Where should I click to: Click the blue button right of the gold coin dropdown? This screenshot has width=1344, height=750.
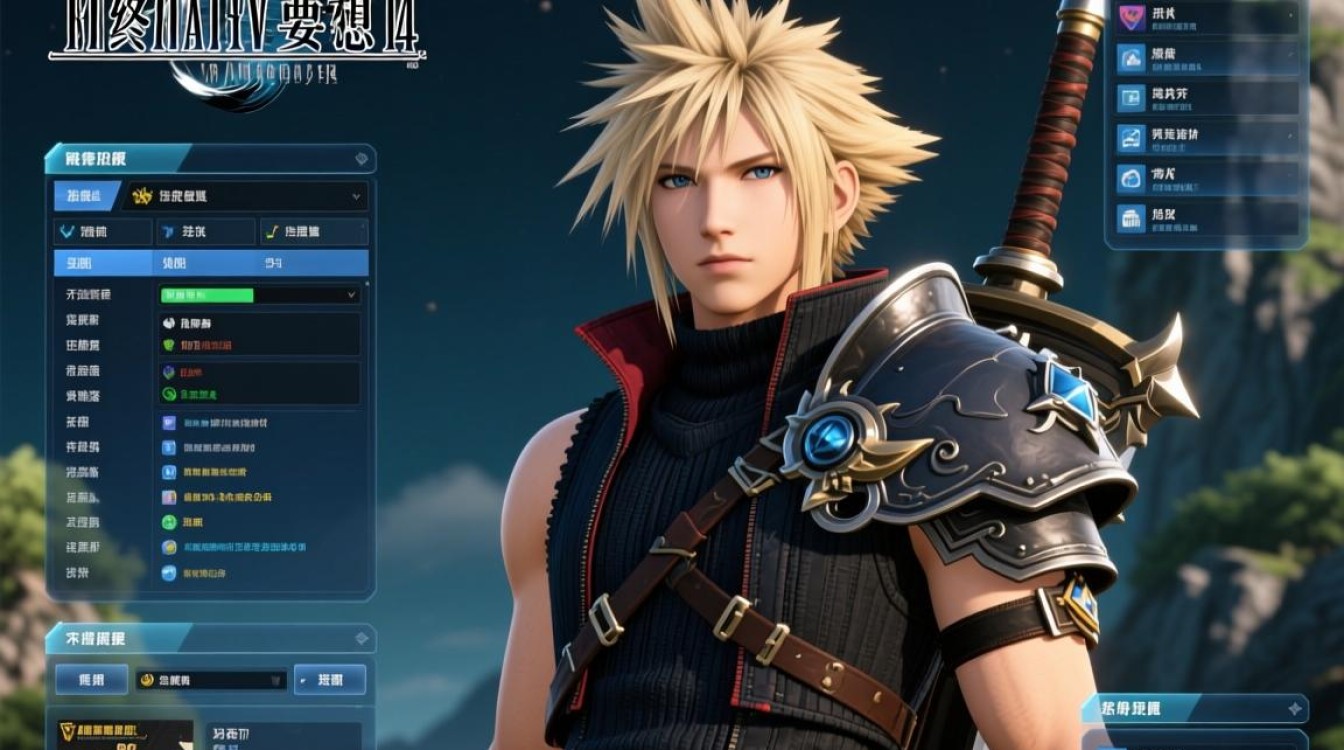(x=330, y=680)
